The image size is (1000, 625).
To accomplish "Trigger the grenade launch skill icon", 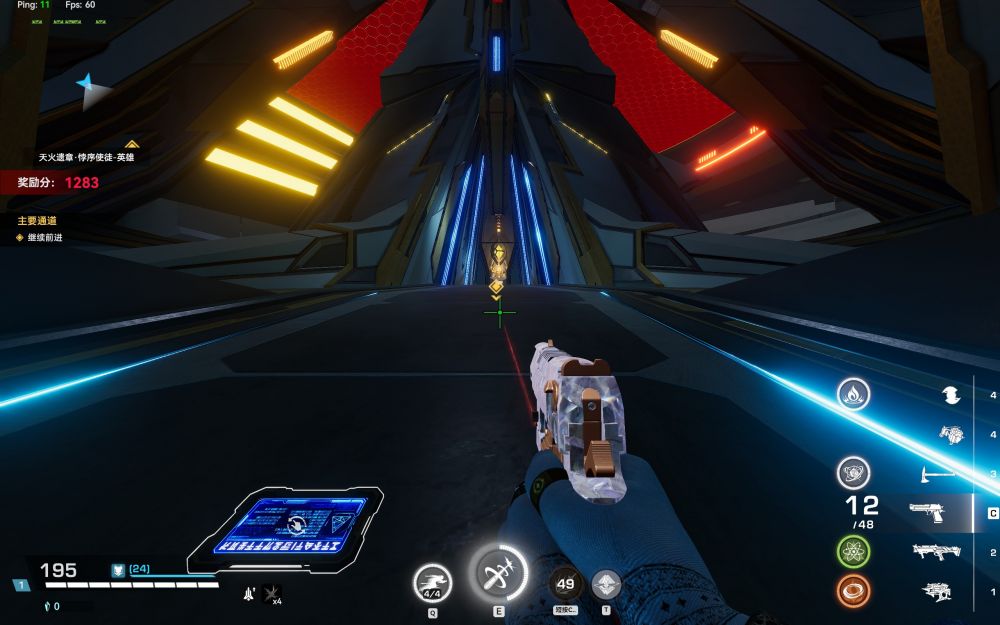I will [497, 574].
